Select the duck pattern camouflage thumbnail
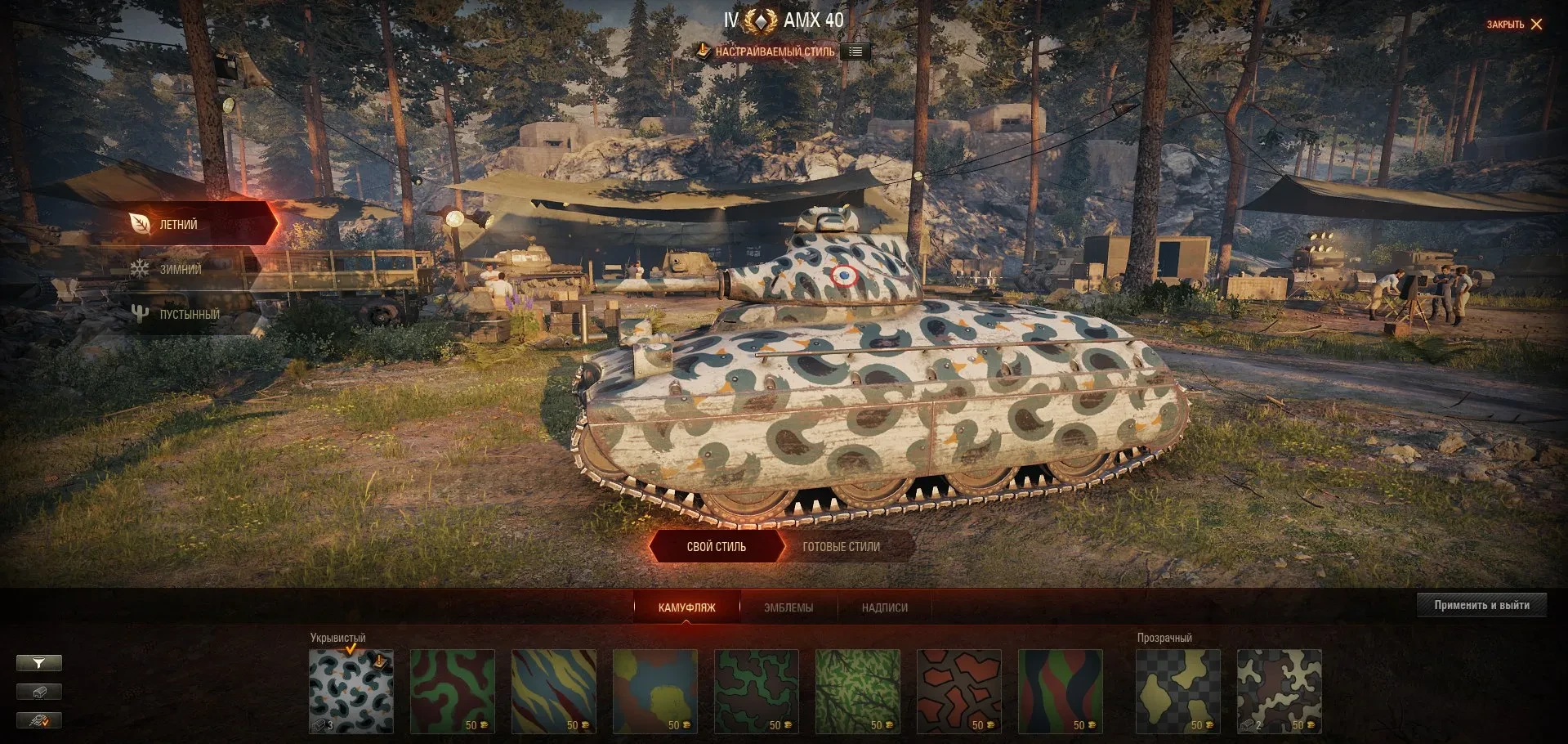The image size is (1568, 744). 351,691
